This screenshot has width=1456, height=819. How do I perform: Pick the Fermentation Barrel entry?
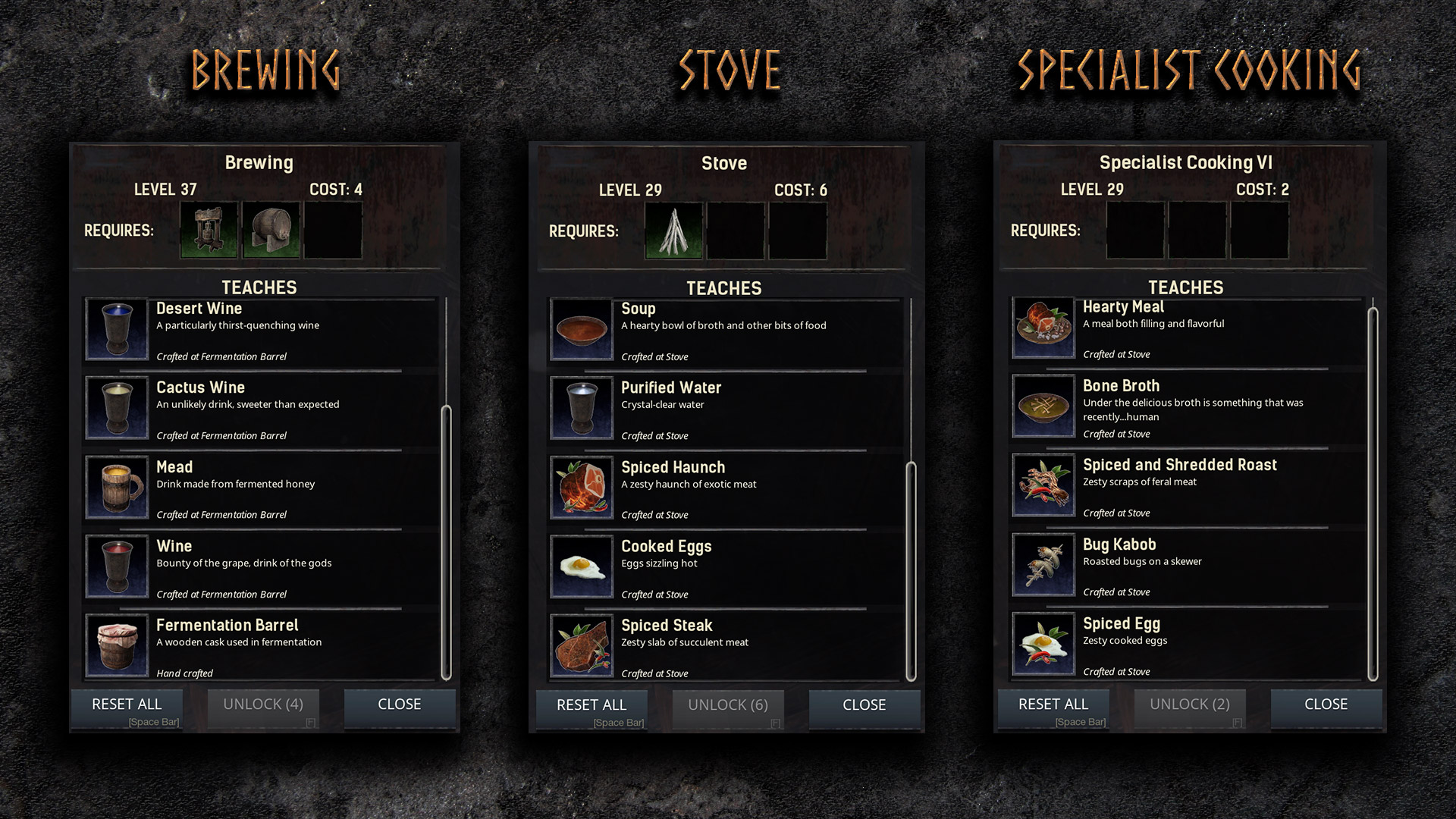(258, 648)
